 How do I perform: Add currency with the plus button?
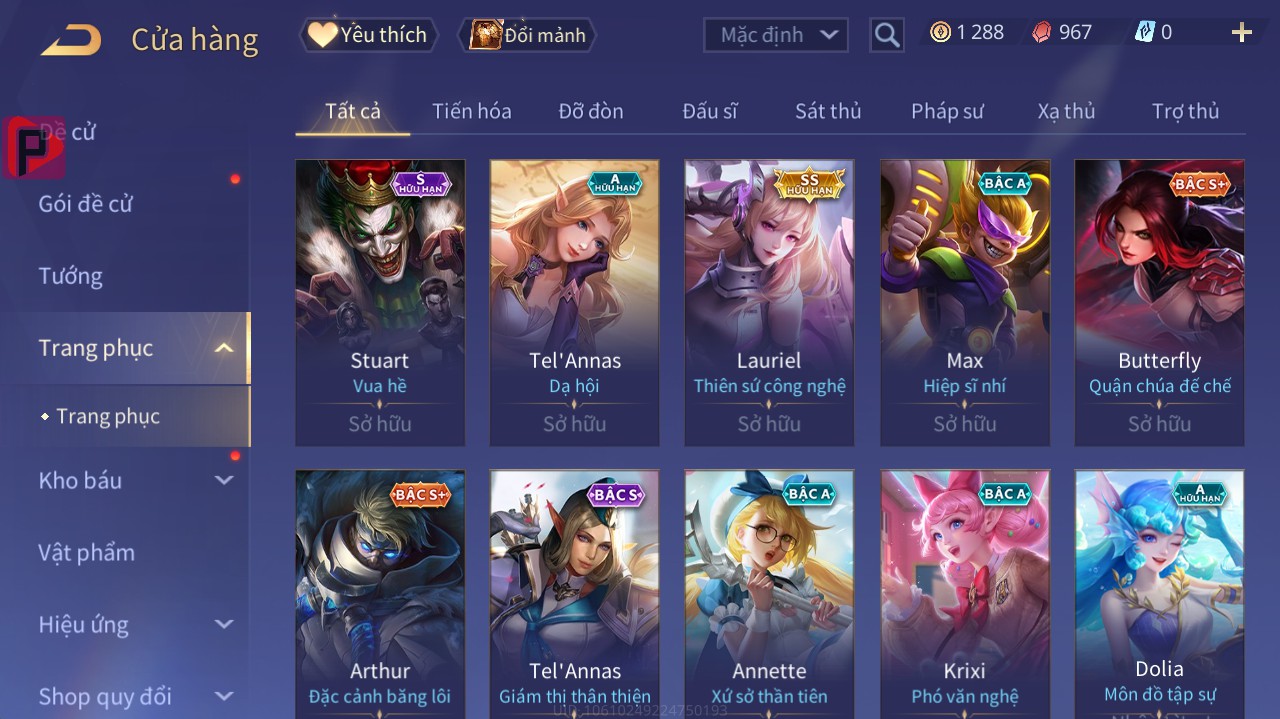[x=1242, y=33]
